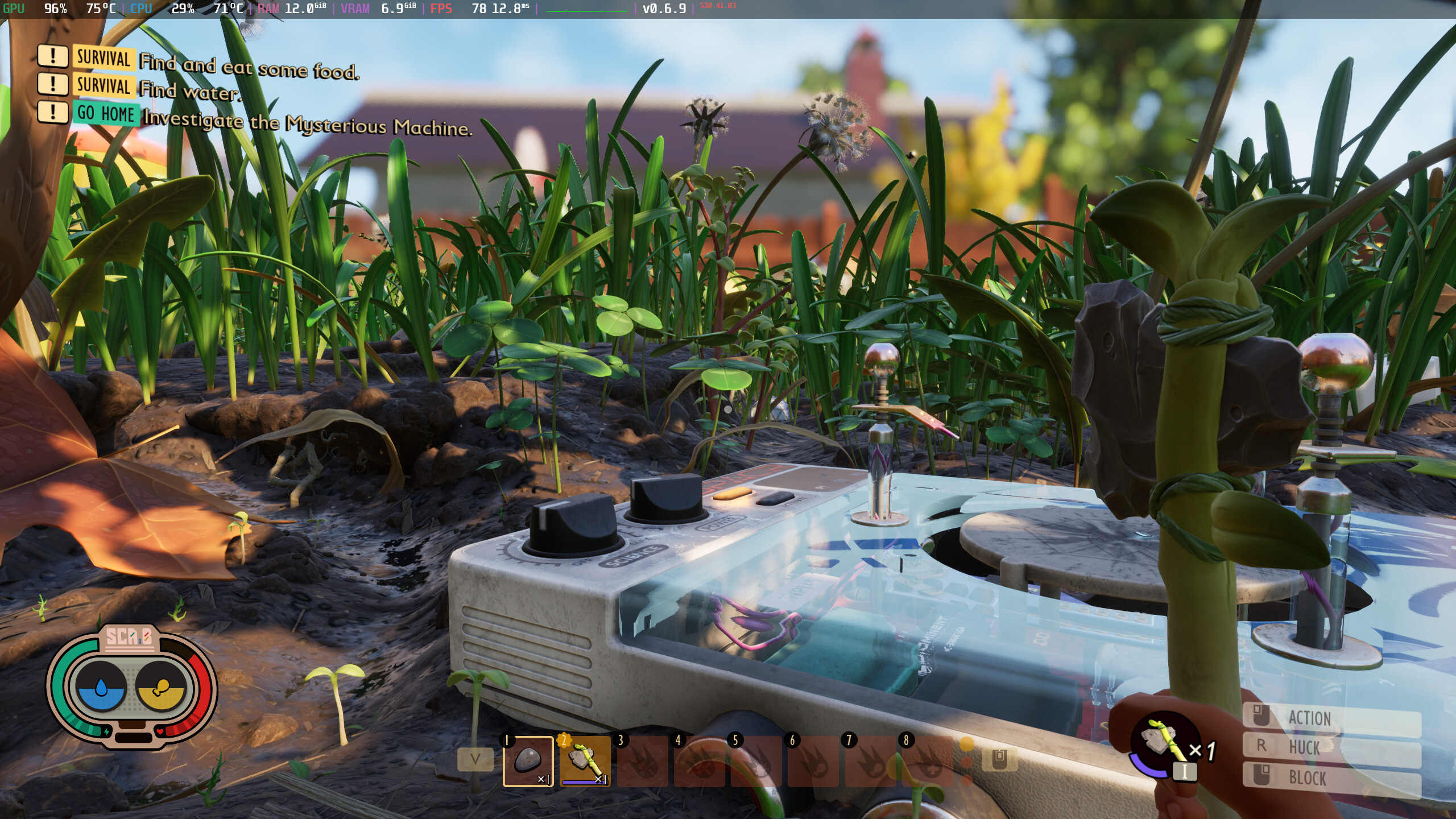1456x819 pixels.
Task: Select the 'Find water' survival objective
Action: pos(190,90)
